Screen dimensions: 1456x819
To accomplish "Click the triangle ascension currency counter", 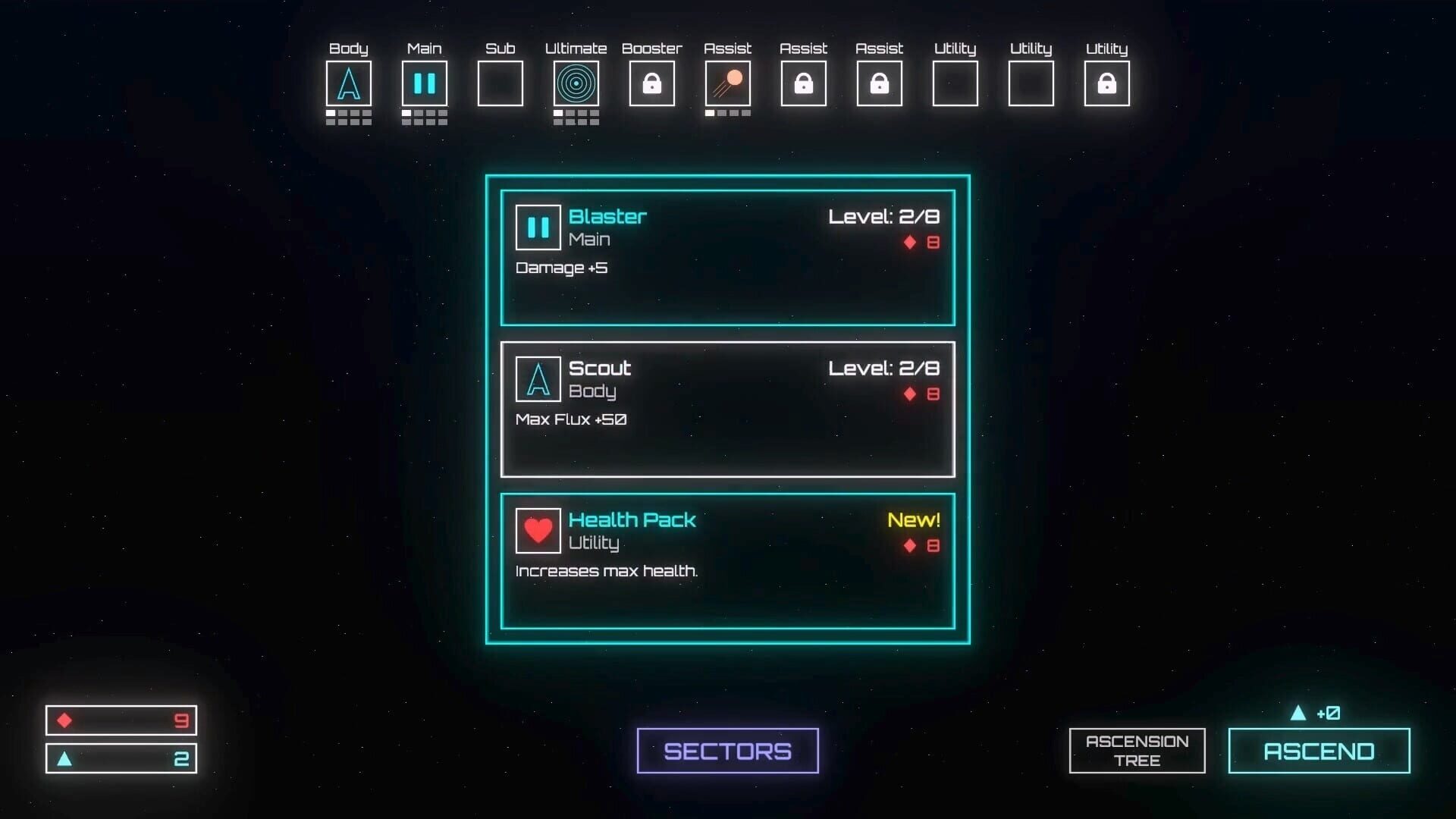I will (x=121, y=757).
